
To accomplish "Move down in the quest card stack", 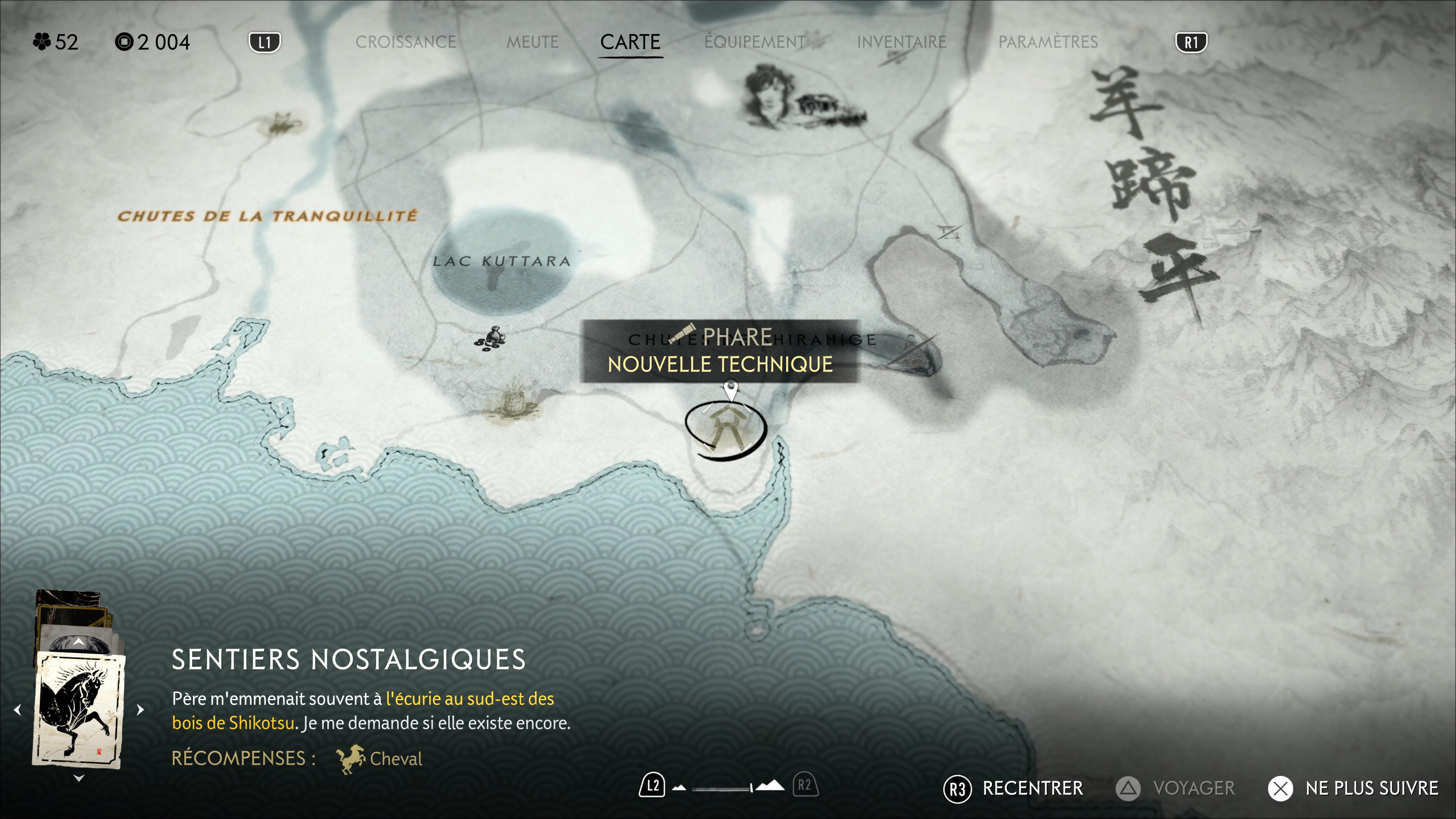I will (x=78, y=778).
